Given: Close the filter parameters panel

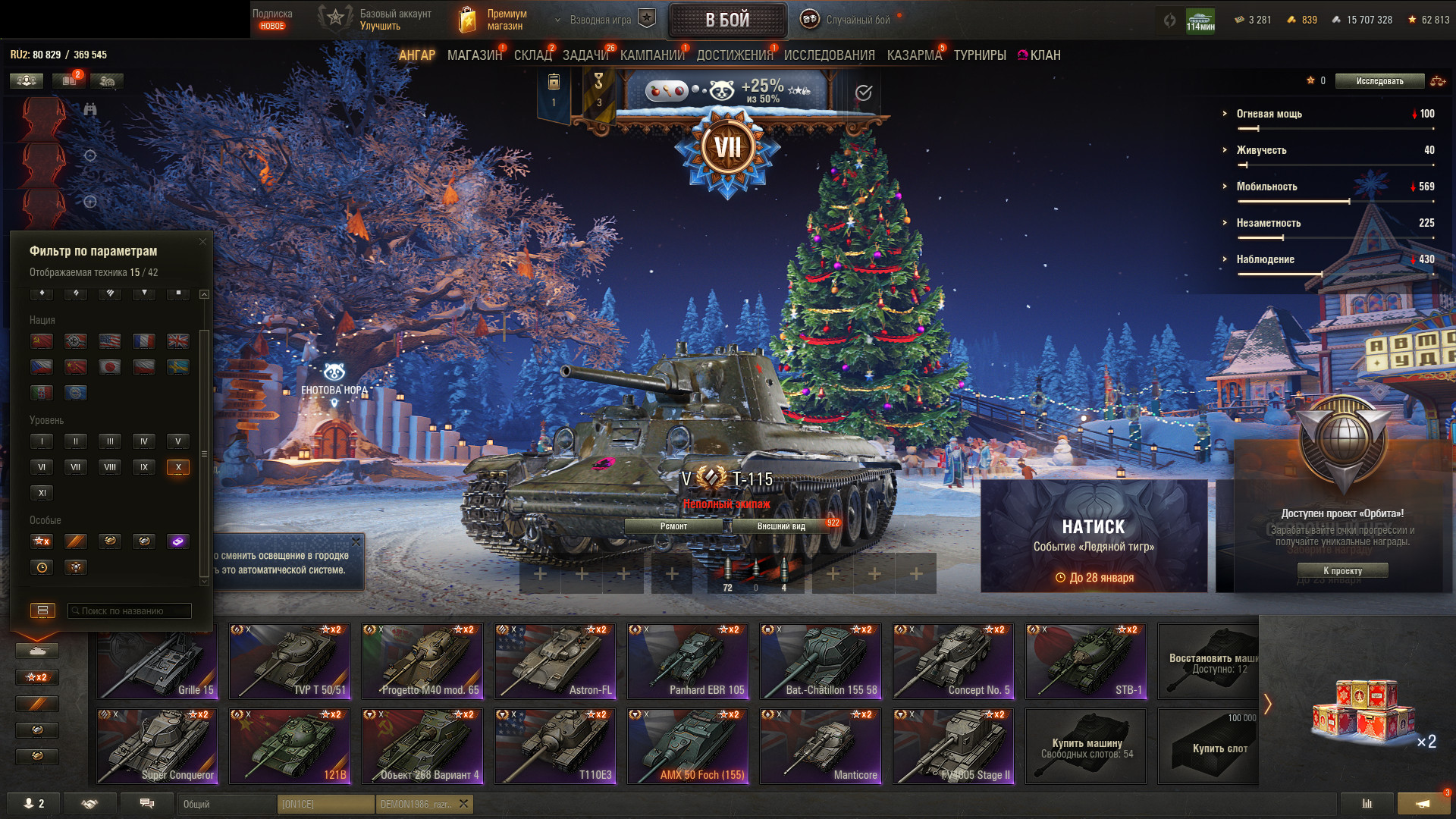Looking at the screenshot, I should tap(202, 242).
